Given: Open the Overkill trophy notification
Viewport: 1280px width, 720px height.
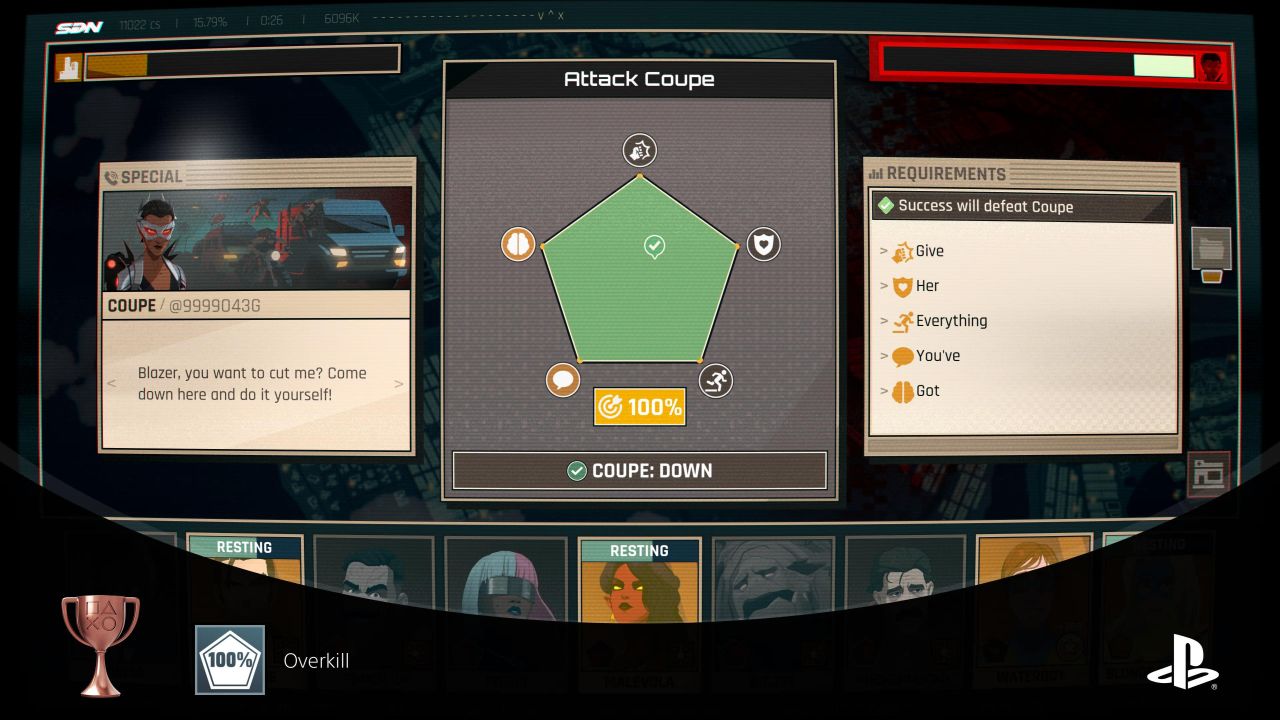Looking at the screenshot, I should (315, 660).
